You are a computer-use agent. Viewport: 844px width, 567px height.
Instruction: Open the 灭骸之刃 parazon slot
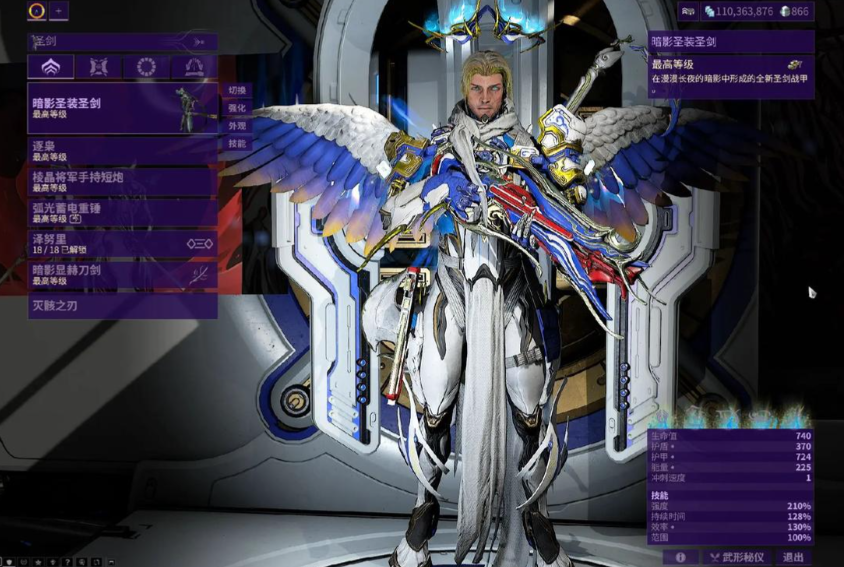point(120,305)
